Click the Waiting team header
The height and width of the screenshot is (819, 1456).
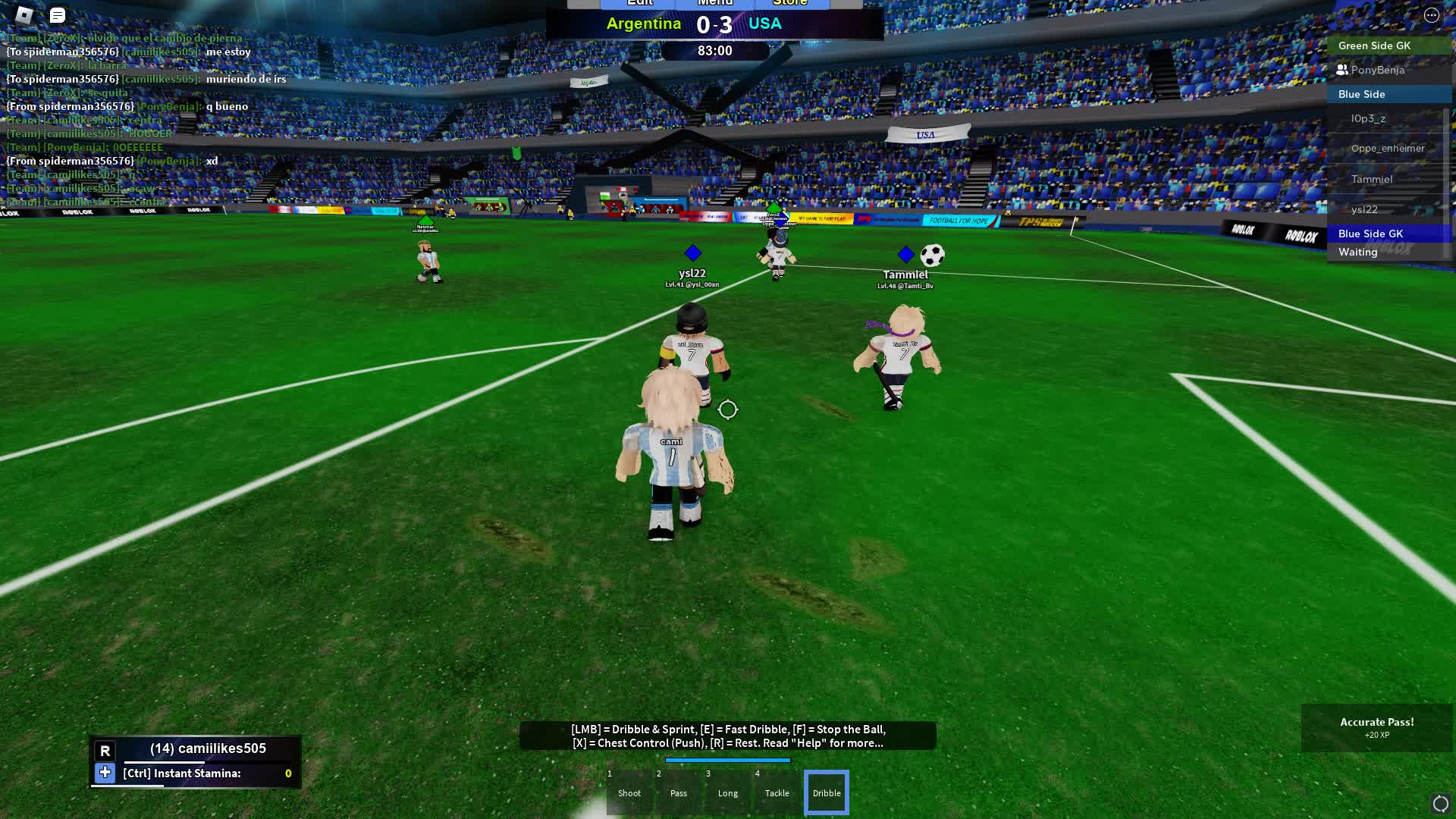point(1357,252)
